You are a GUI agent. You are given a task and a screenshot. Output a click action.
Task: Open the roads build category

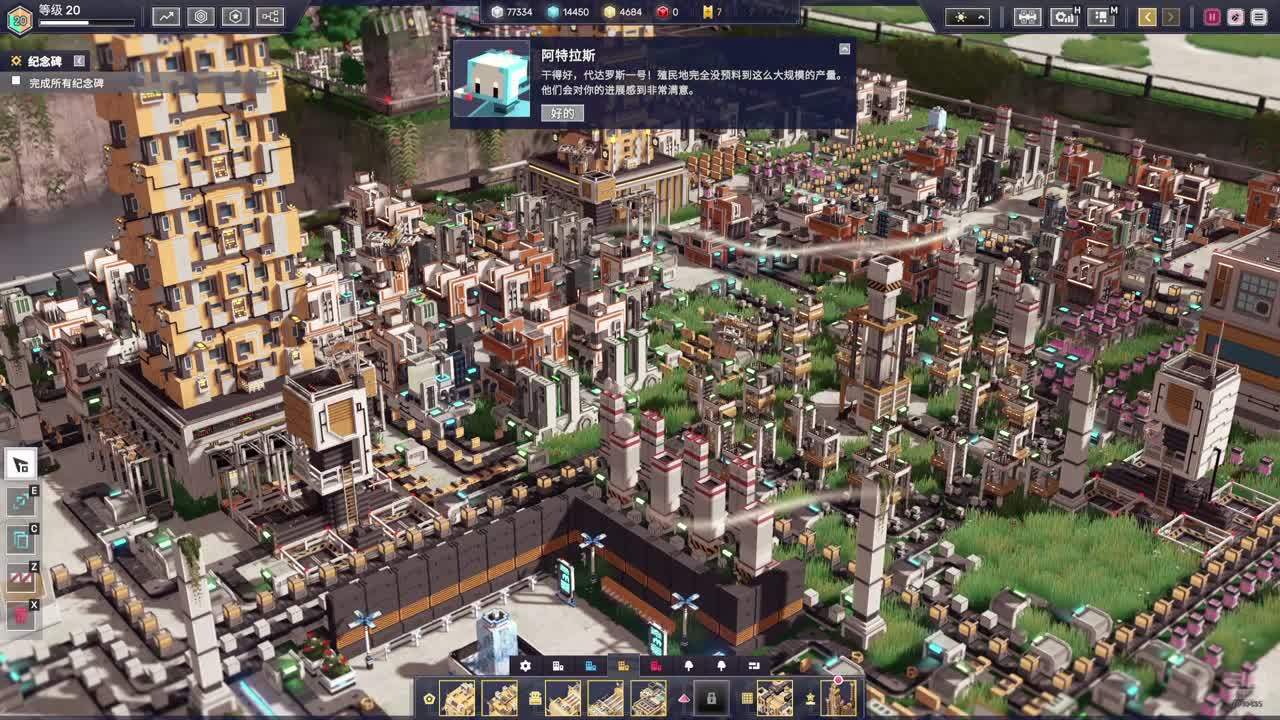tap(754, 666)
